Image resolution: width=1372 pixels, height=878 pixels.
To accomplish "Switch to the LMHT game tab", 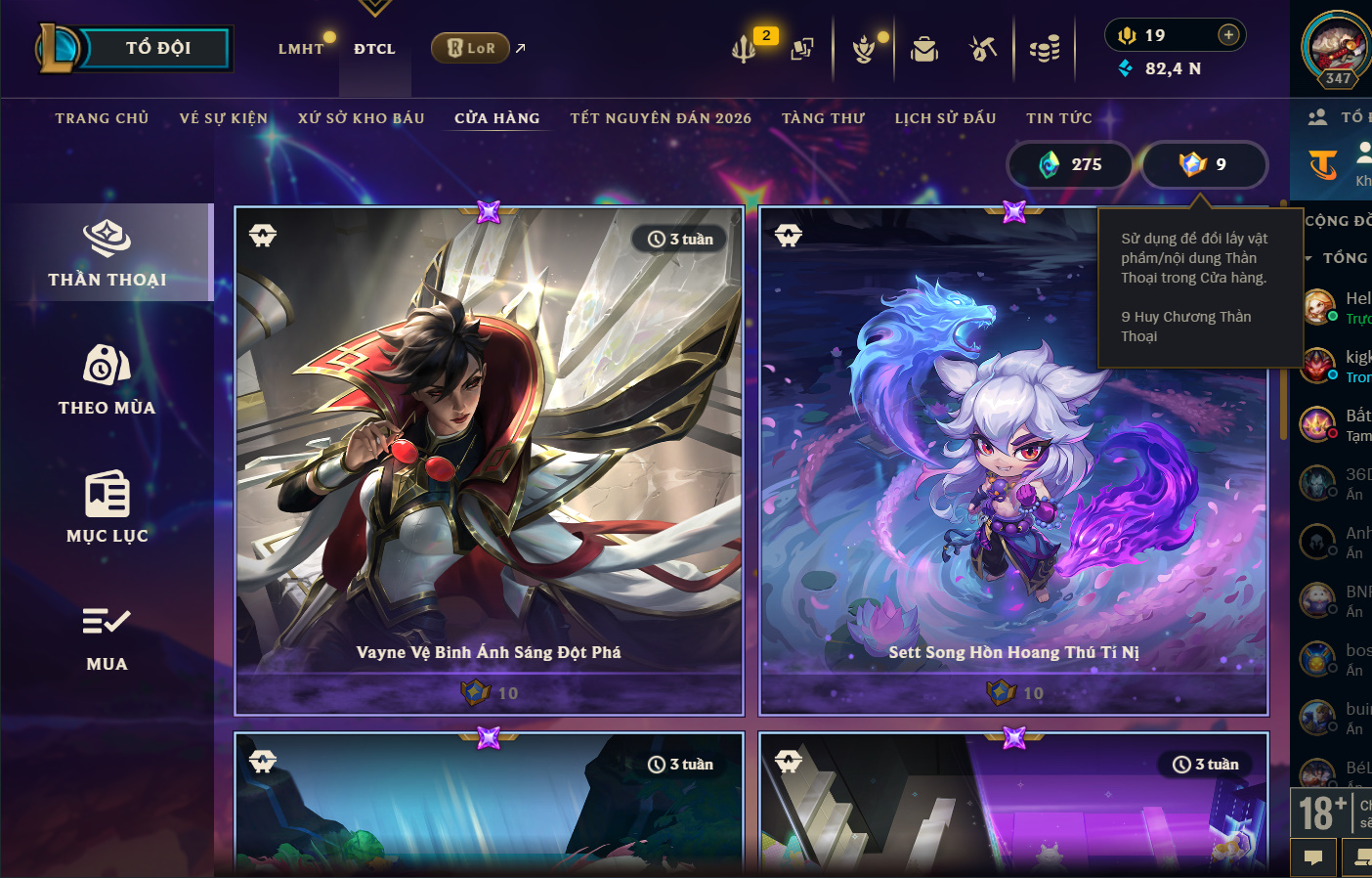I will point(301,49).
